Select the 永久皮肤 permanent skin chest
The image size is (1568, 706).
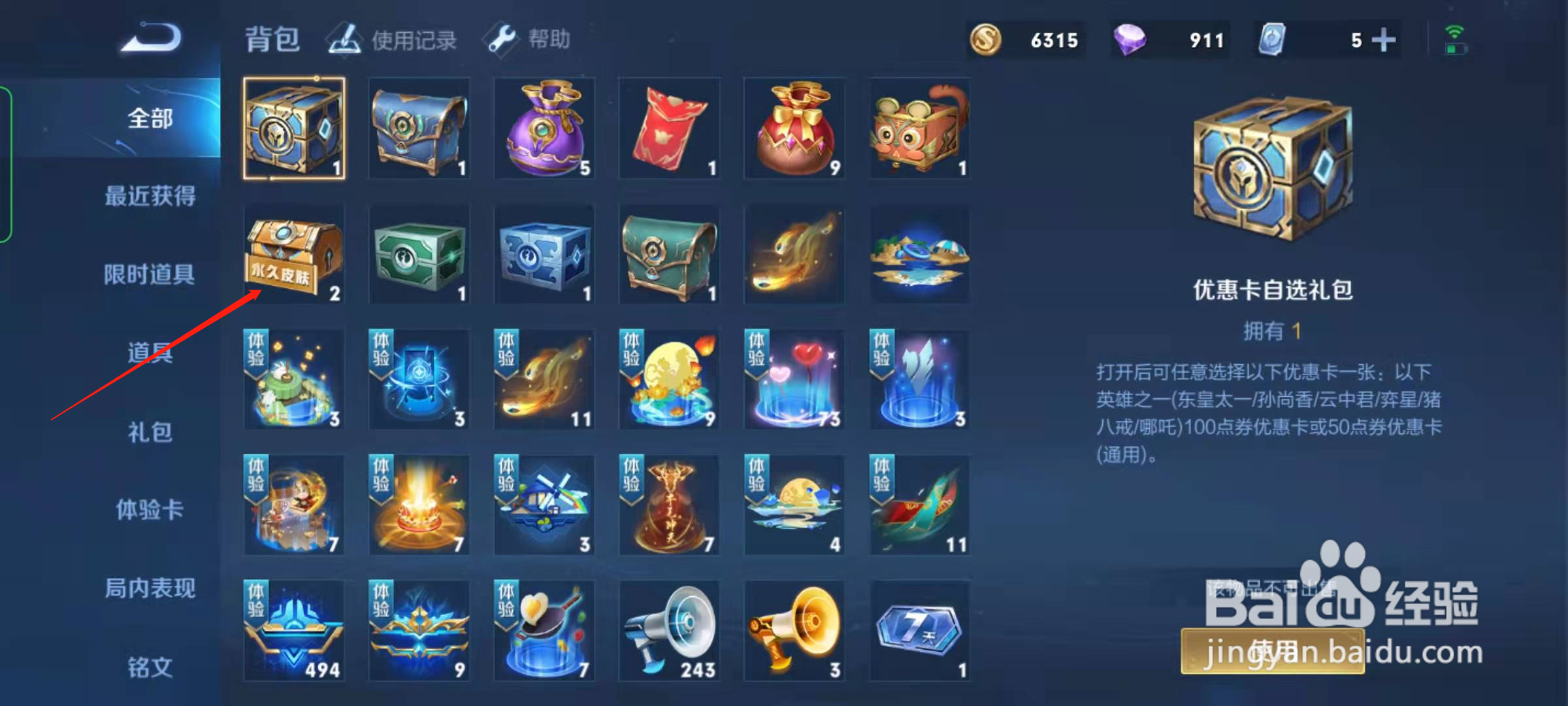[x=293, y=255]
